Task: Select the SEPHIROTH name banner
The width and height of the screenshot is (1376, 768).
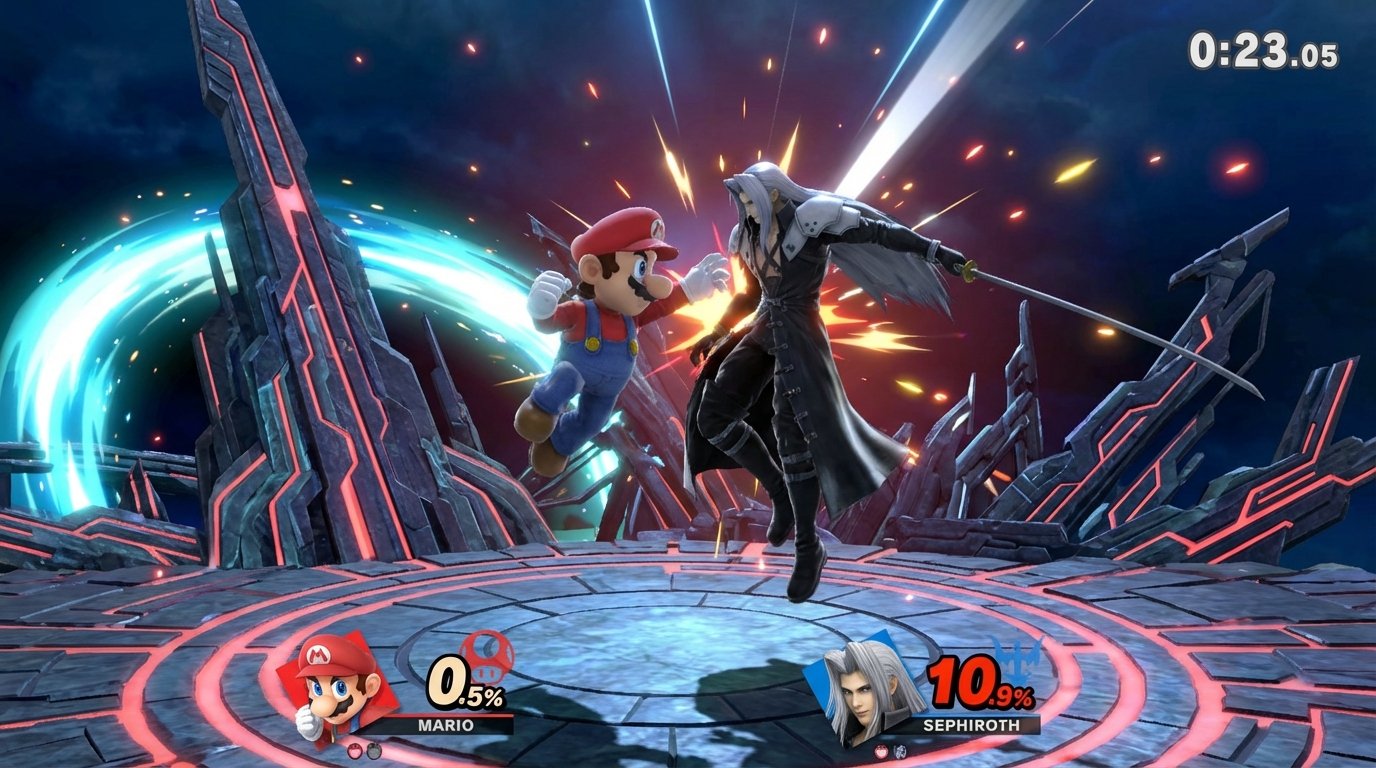Action: 972,725
